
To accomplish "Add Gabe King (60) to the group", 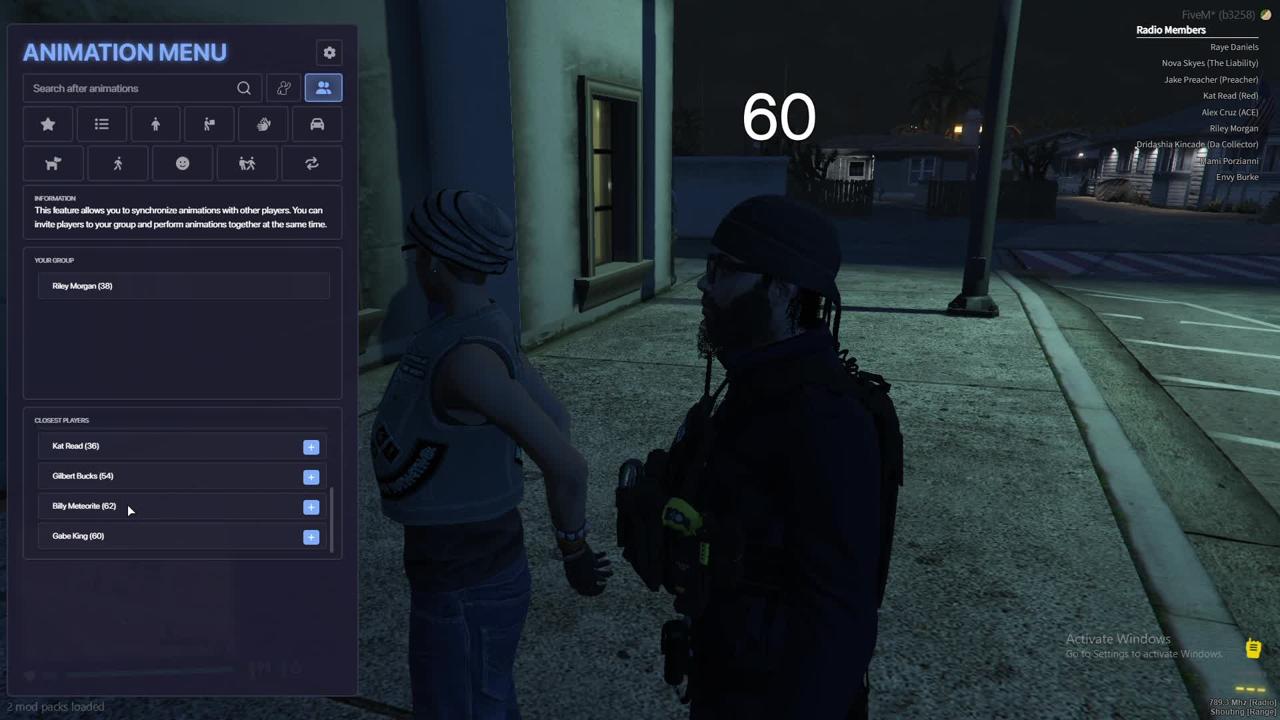I will pos(311,537).
